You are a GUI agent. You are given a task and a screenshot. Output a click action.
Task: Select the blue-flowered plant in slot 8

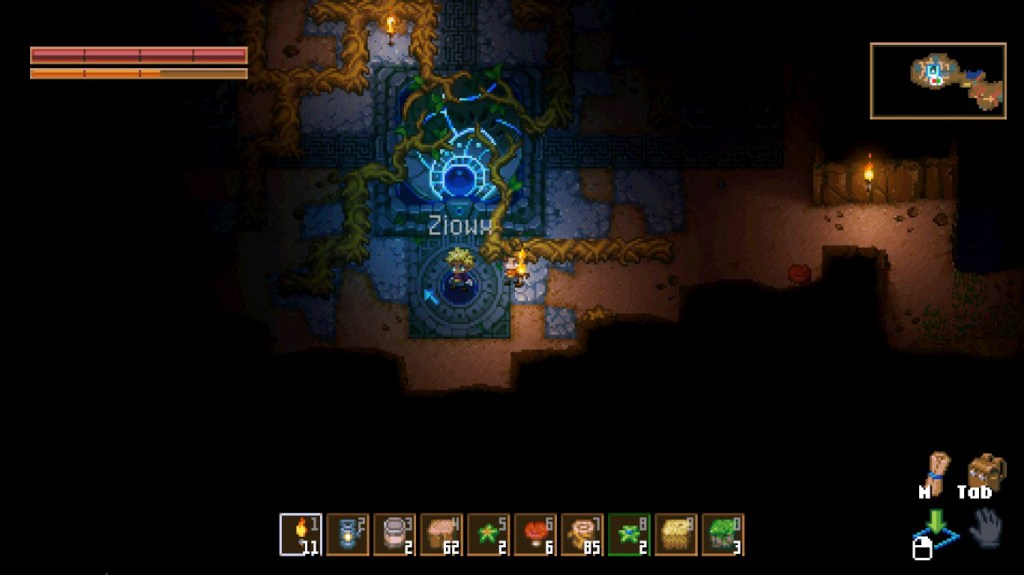[629, 534]
